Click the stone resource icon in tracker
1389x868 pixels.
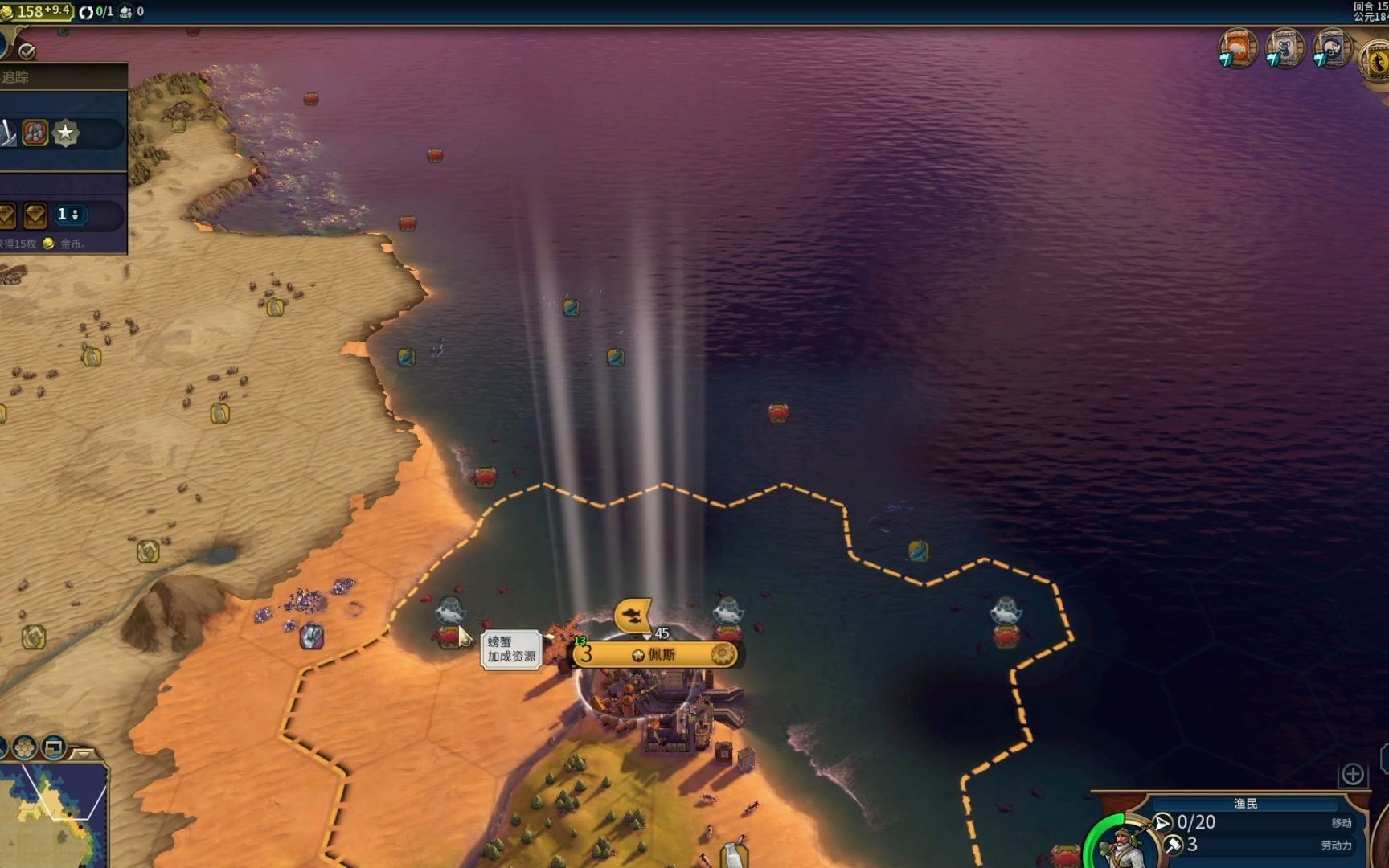coord(35,133)
